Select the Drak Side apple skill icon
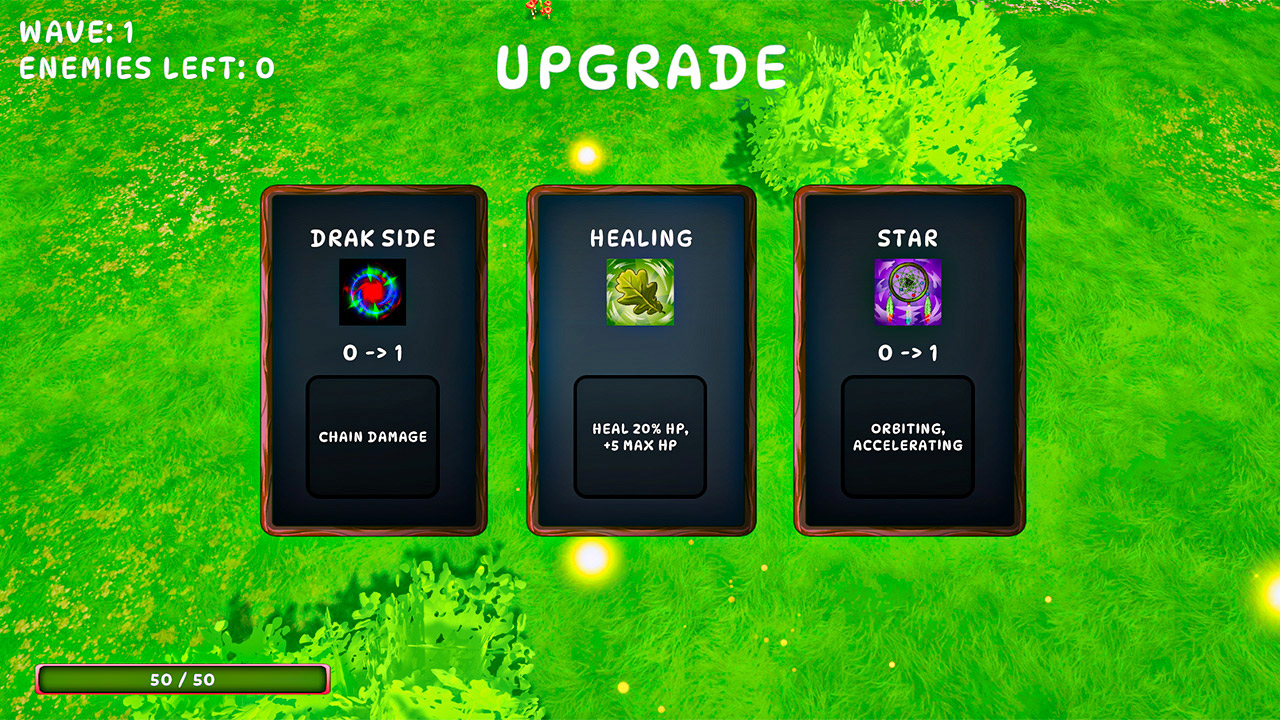 point(373,294)
